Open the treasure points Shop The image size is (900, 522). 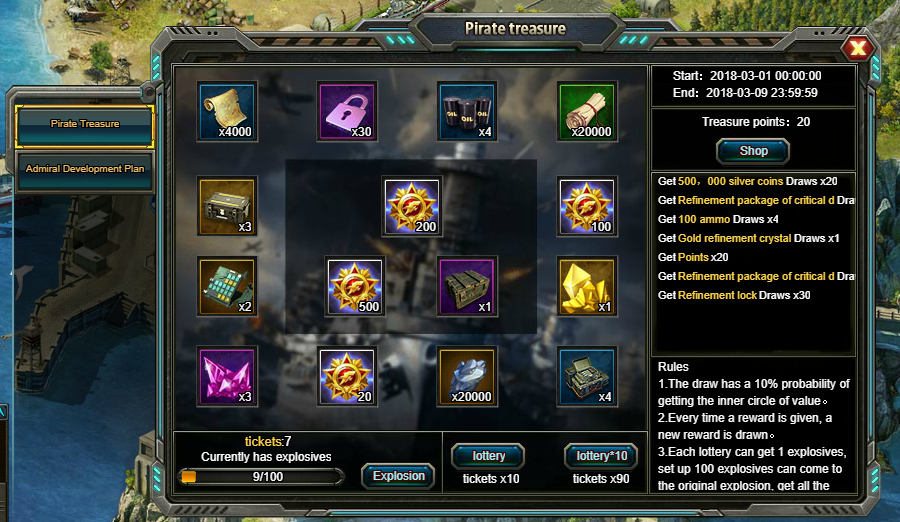tap(753, 151)
